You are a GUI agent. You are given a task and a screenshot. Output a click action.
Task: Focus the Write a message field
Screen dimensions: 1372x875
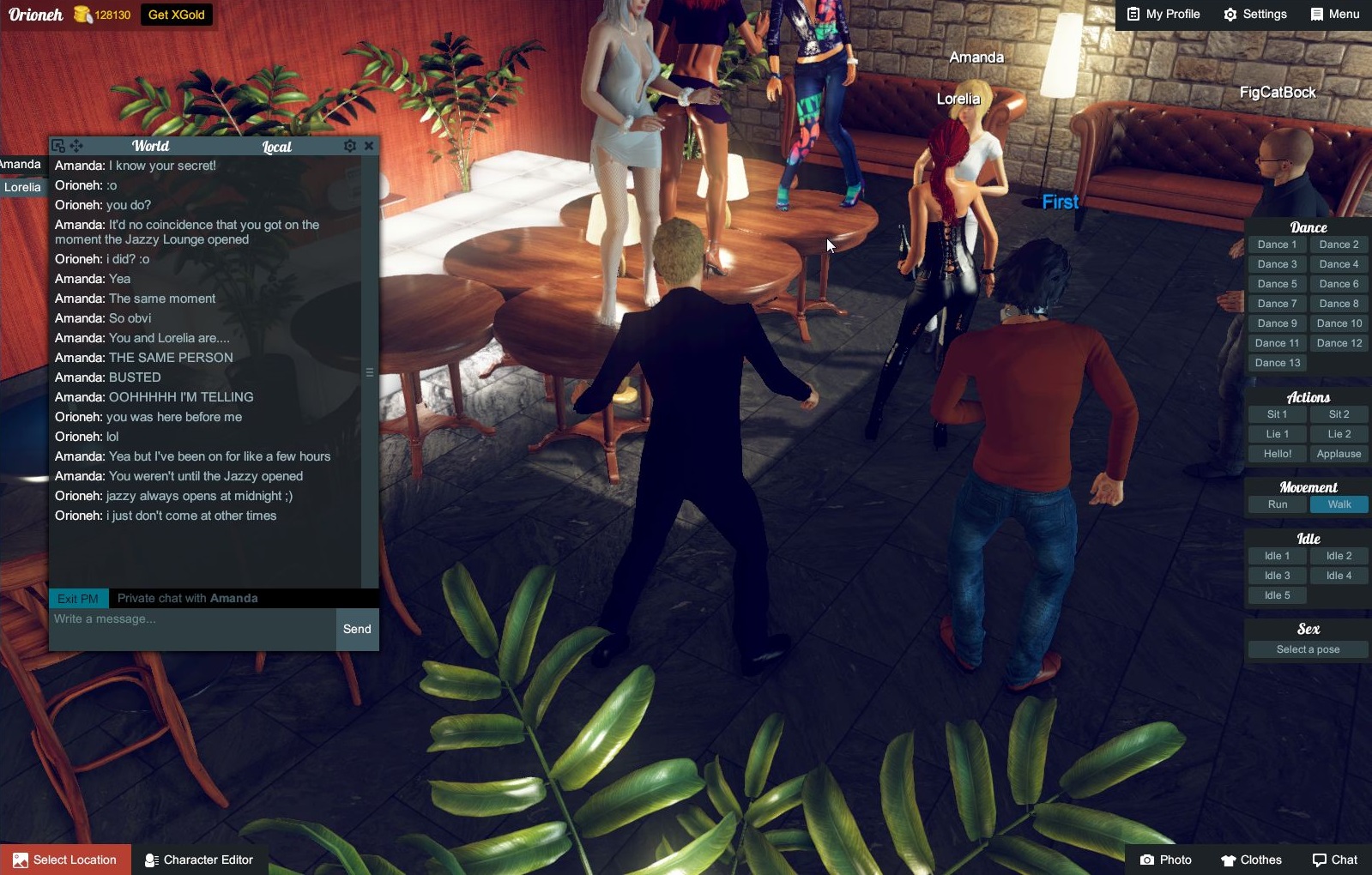point(192,629)
